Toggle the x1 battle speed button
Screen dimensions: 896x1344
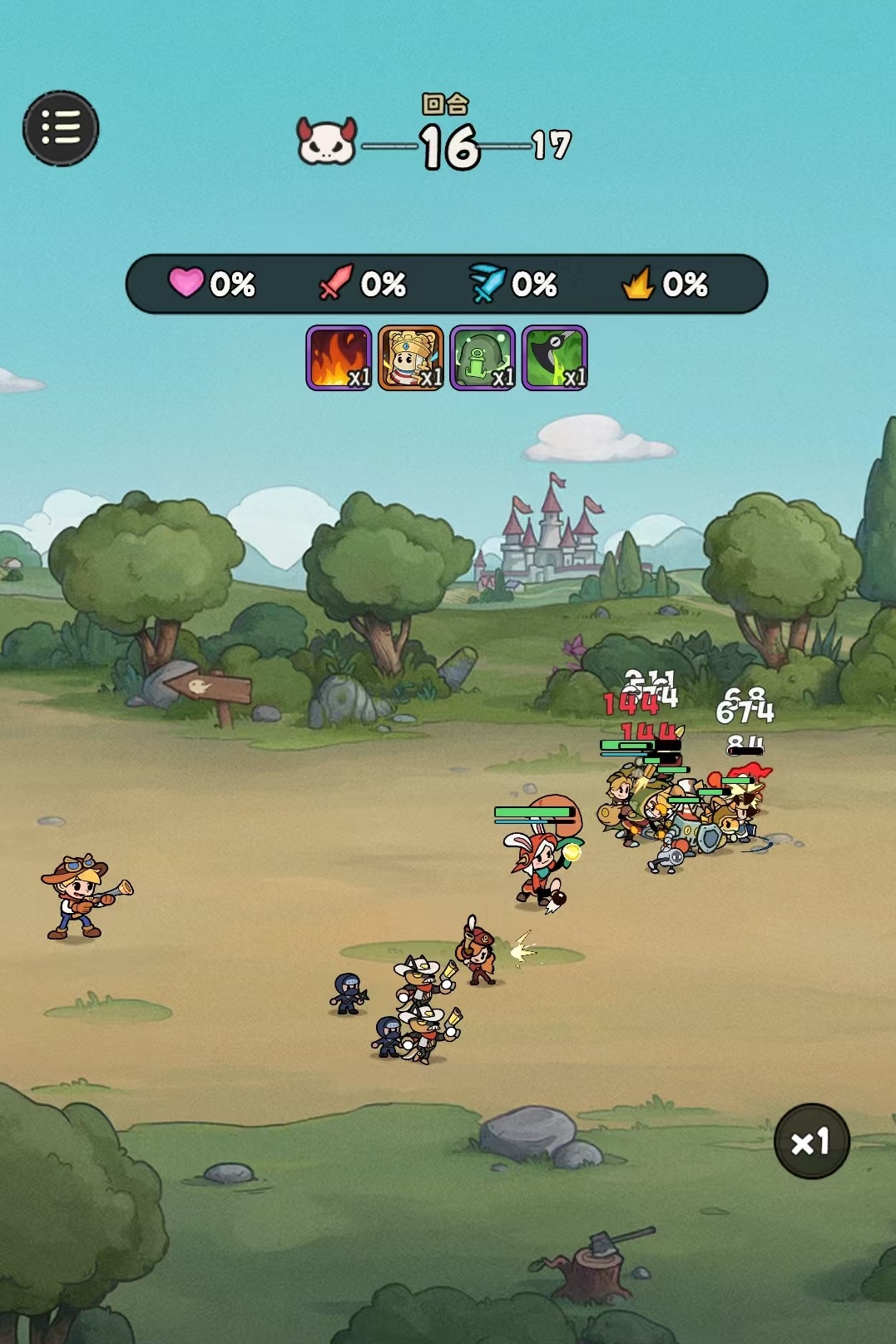(x=811, y=1141)
